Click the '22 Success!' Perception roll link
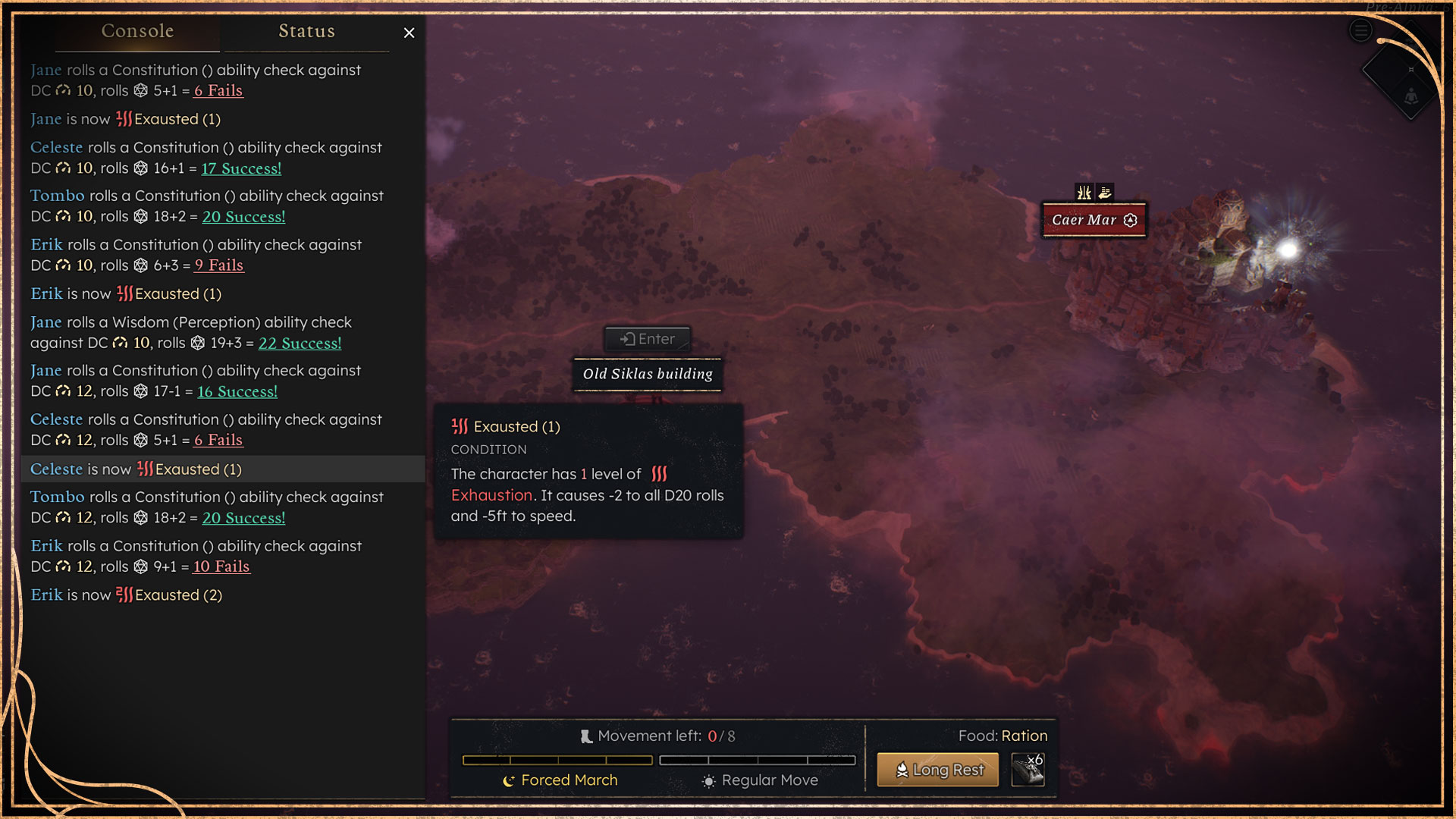 [x=300, y=343]
